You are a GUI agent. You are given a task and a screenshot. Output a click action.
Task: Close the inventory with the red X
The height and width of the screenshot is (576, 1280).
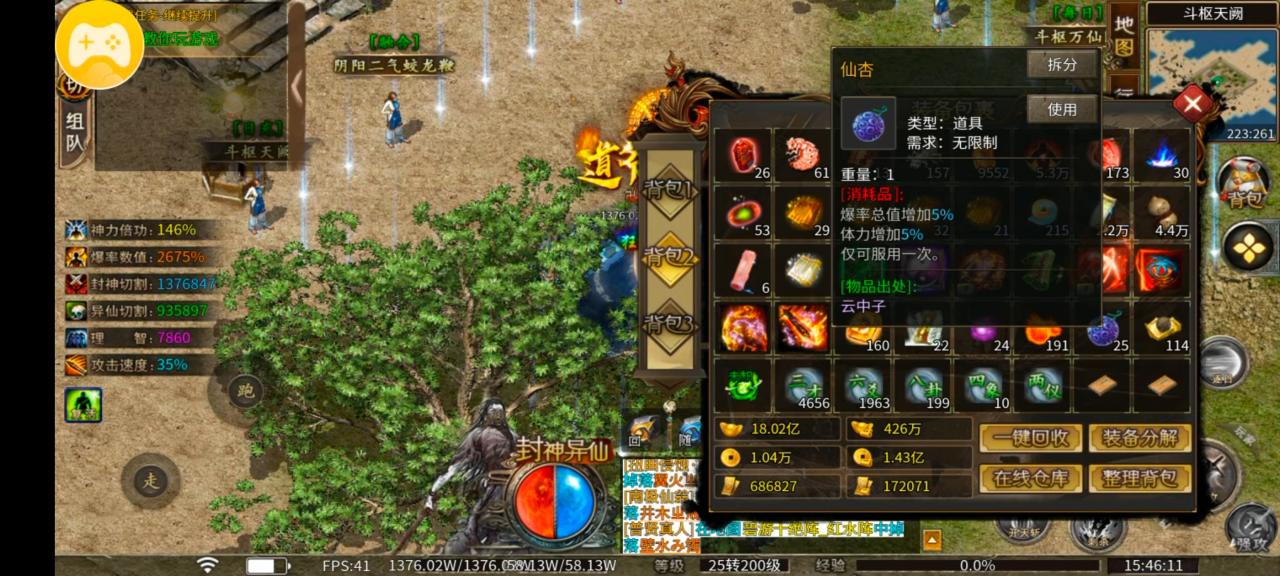point(1192,102)
